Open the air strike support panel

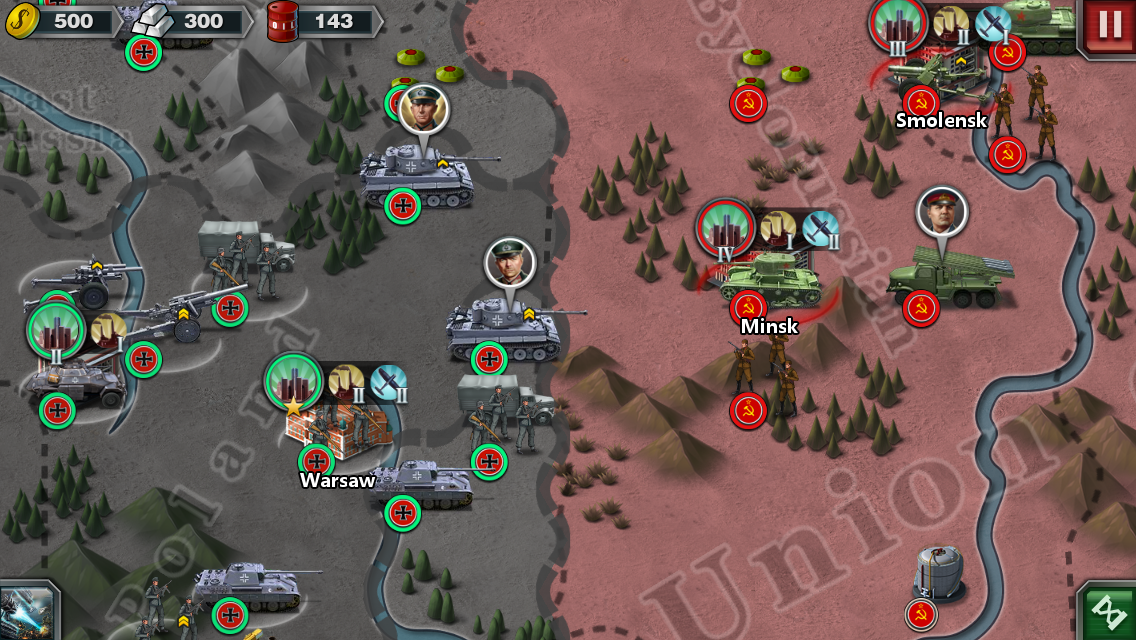pyautogui.click(x=26, y=611)
